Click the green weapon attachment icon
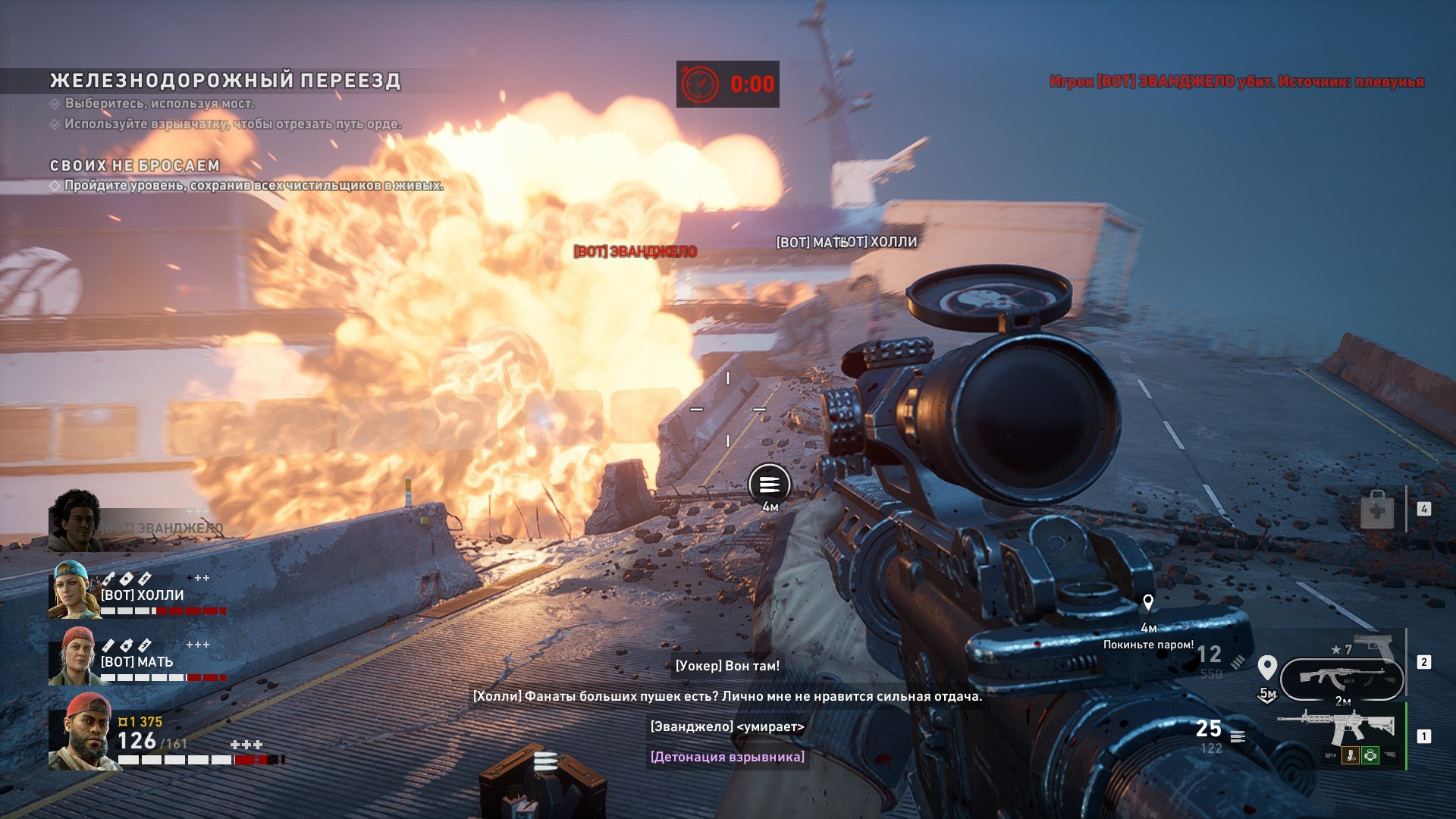 tap(1370, 755)
